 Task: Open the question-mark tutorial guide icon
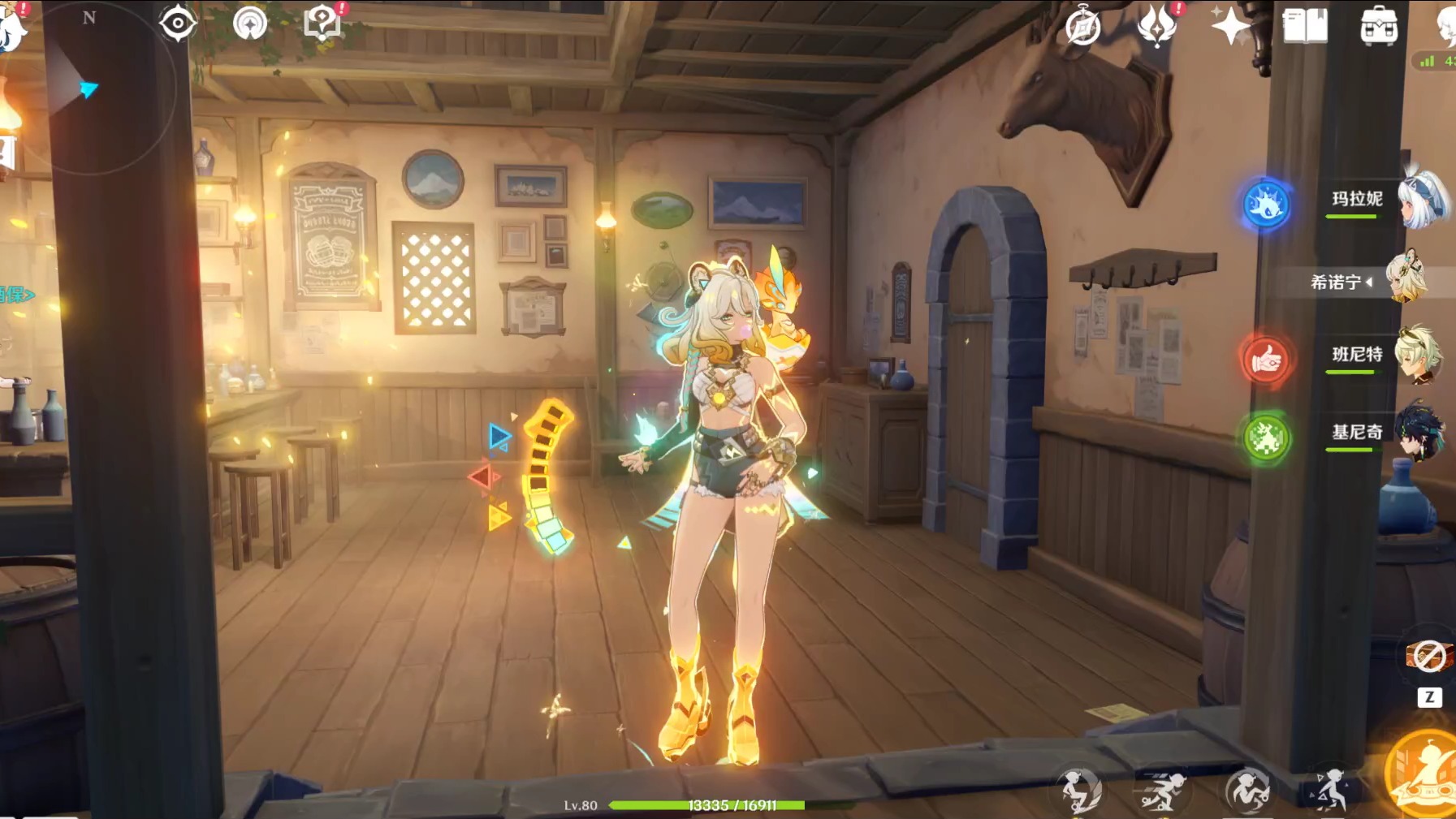tap(322, 22)
